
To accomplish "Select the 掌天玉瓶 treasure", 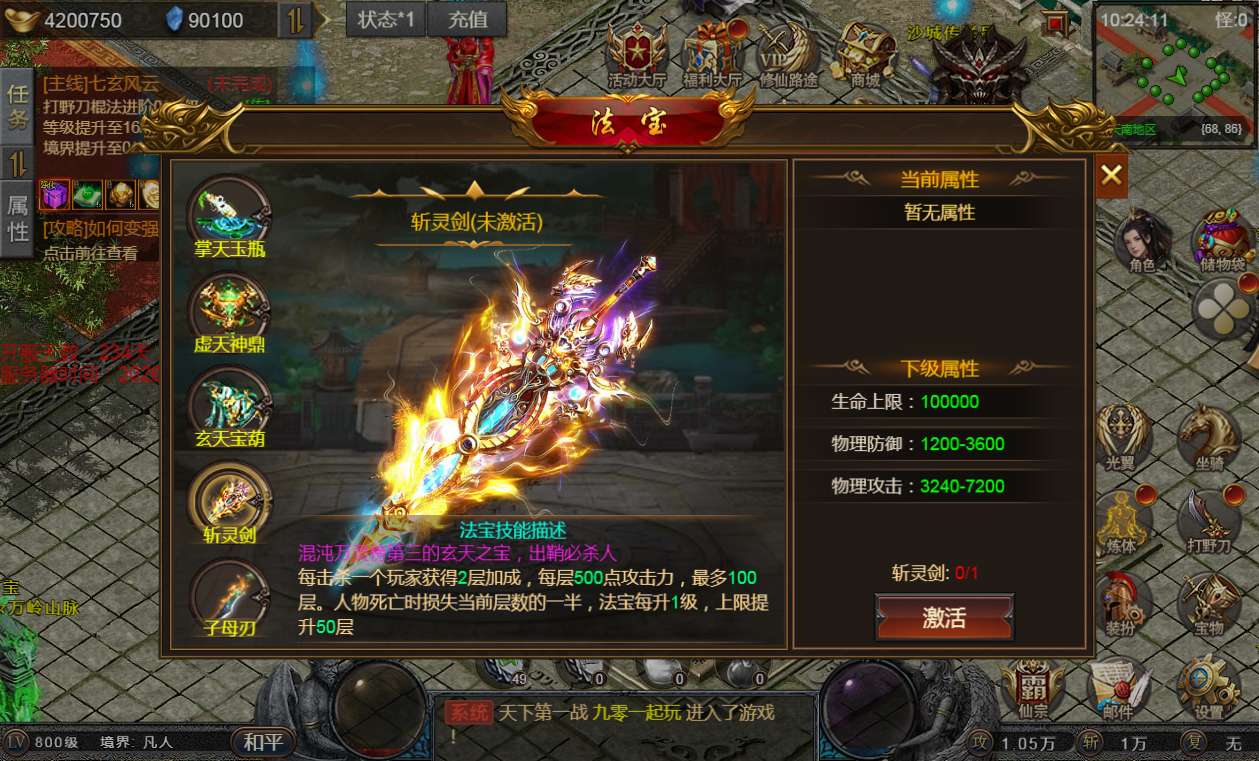I will [x=229, y=214].
